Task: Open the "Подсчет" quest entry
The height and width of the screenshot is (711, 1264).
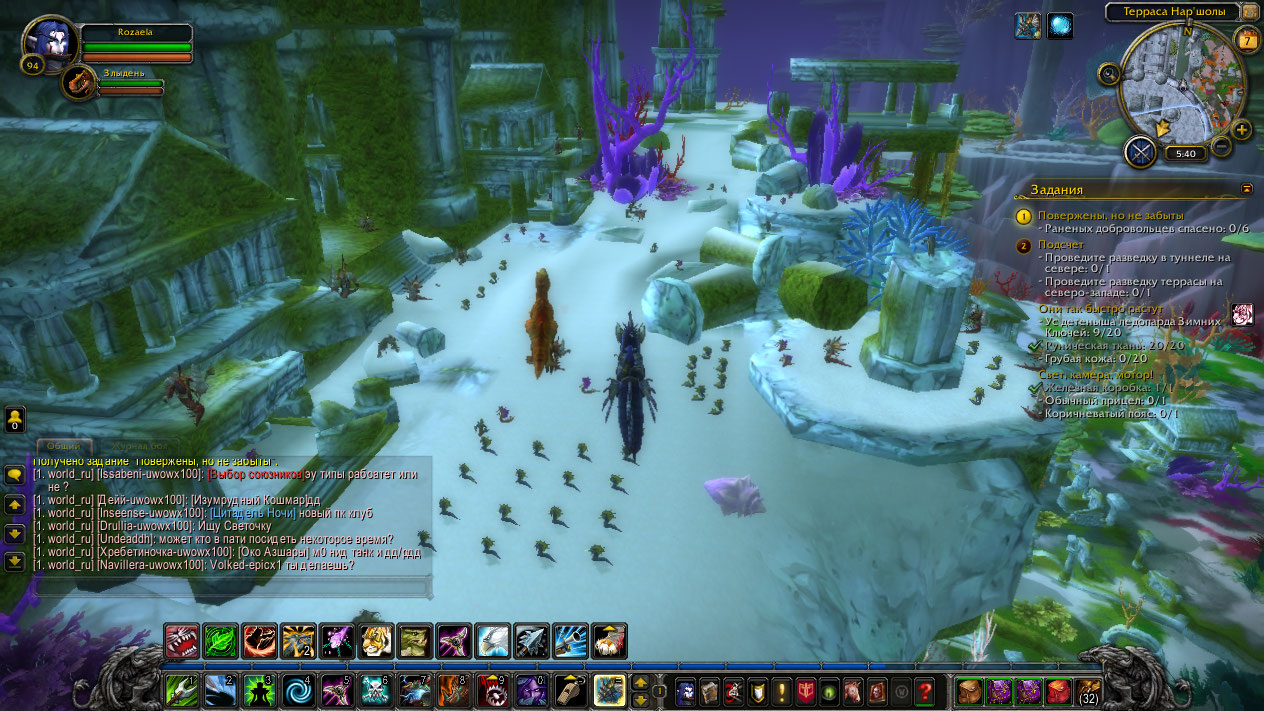Action: pyautogui.click(x=1061, y=244)
